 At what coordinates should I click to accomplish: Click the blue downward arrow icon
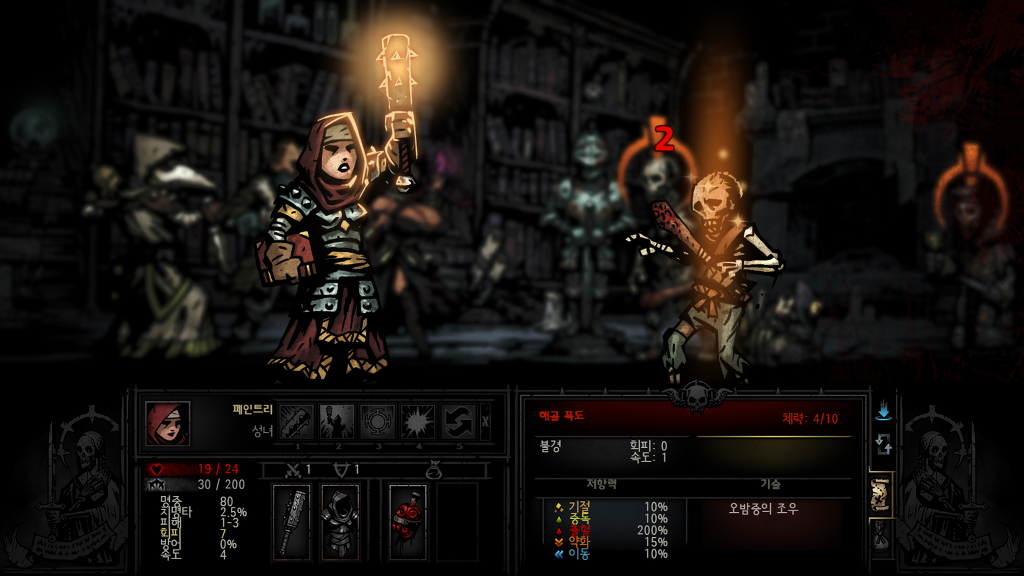(883, 411)
